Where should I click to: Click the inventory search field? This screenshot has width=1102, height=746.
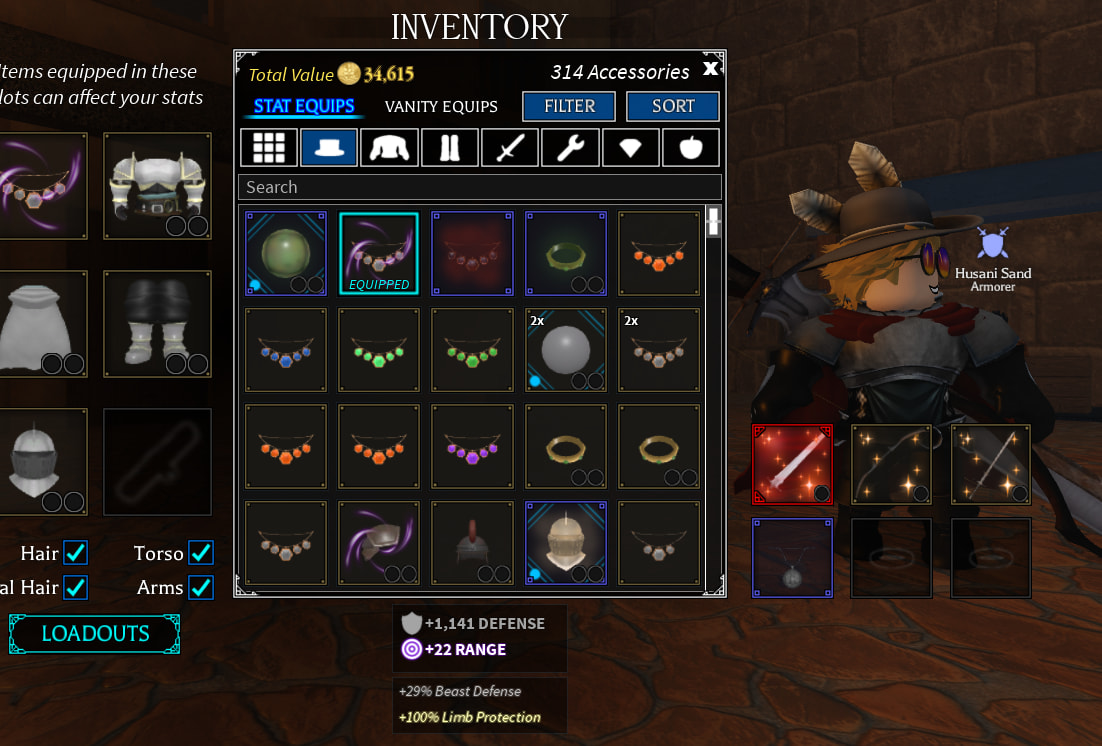pos(480,187)
